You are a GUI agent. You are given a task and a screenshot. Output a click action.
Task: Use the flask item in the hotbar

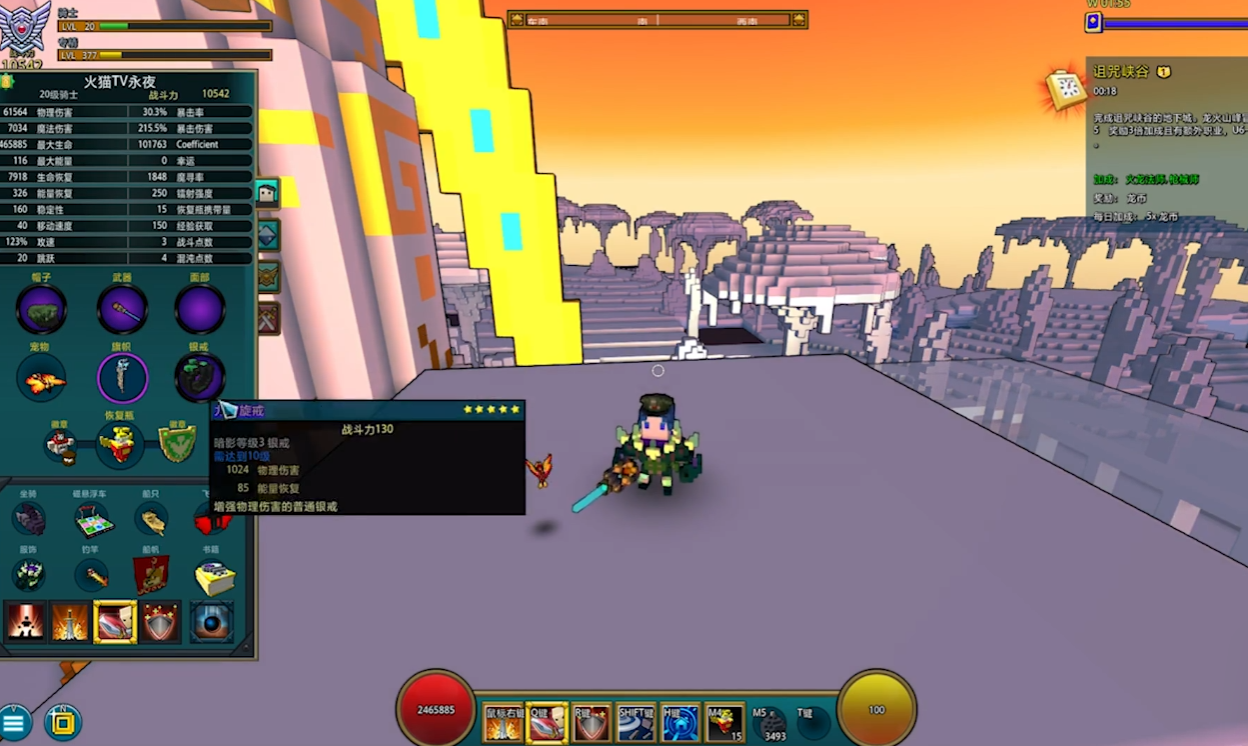[x=725, y=722]
